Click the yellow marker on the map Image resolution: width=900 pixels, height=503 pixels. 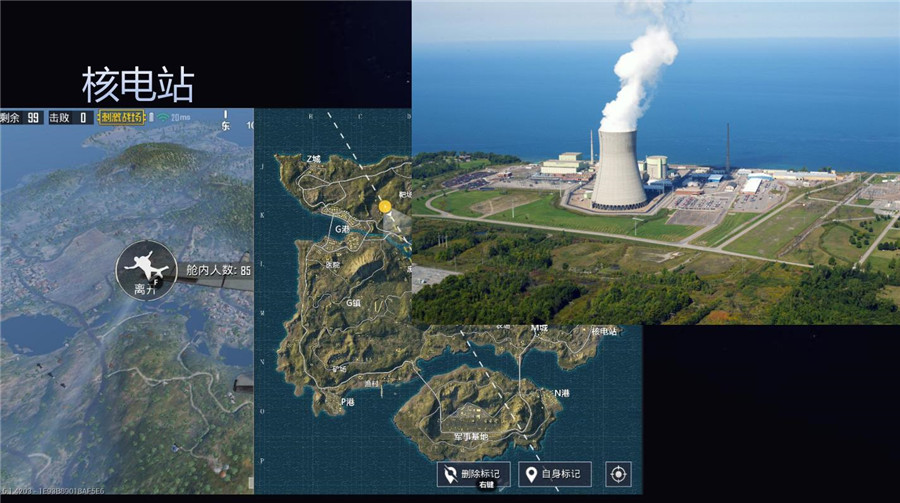click(x=385, y=206)
